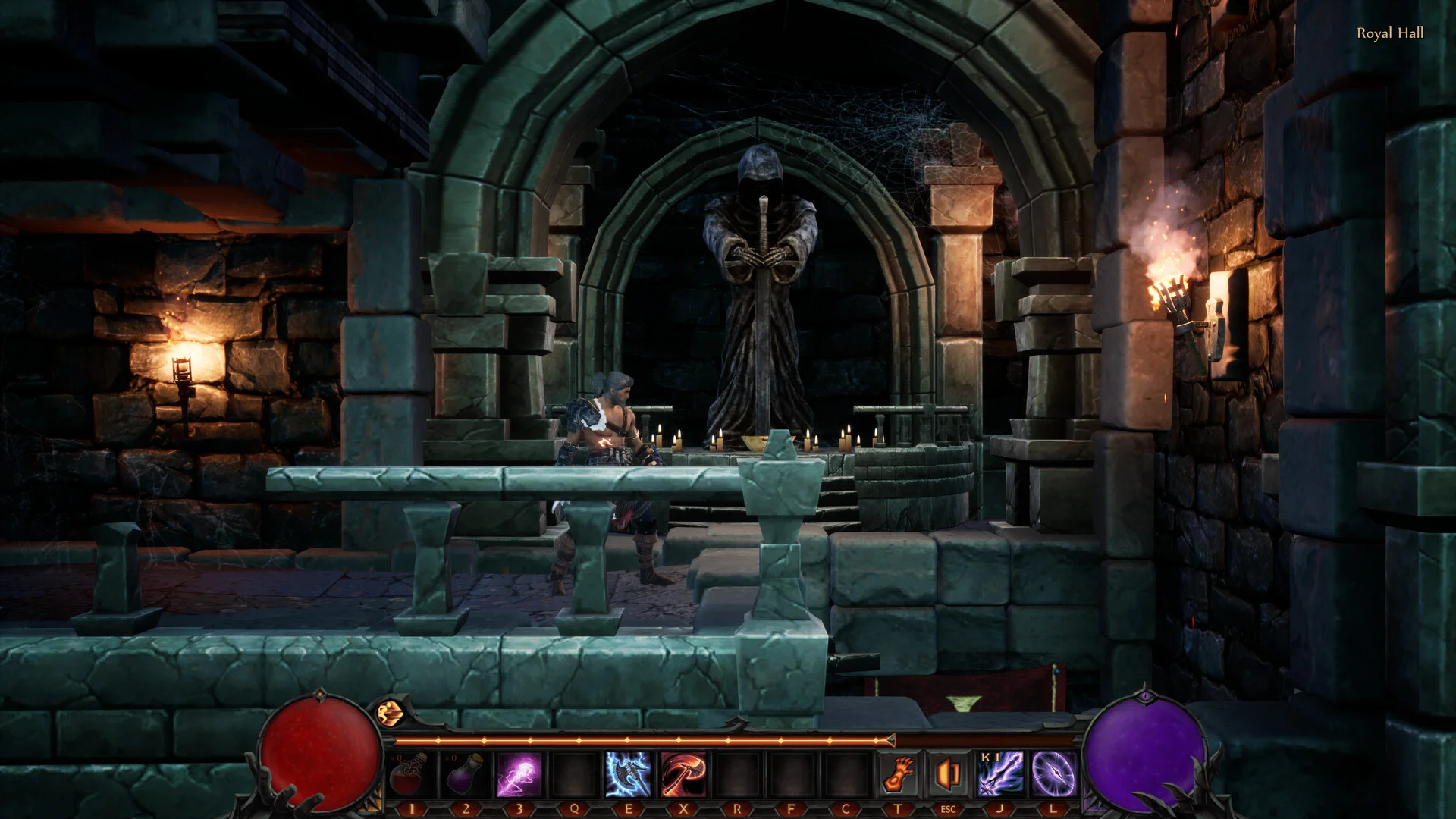This screenshot has width=1456, height=819.
Task: Click the orange running figure icon
Action: (x=390, y=713)
